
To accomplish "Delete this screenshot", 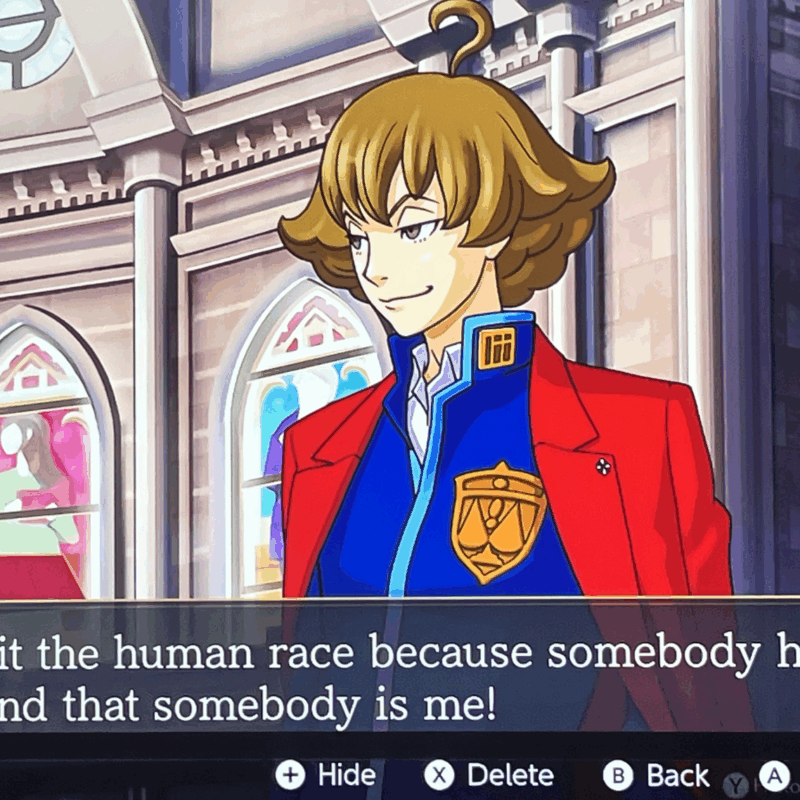I will 489,775.
